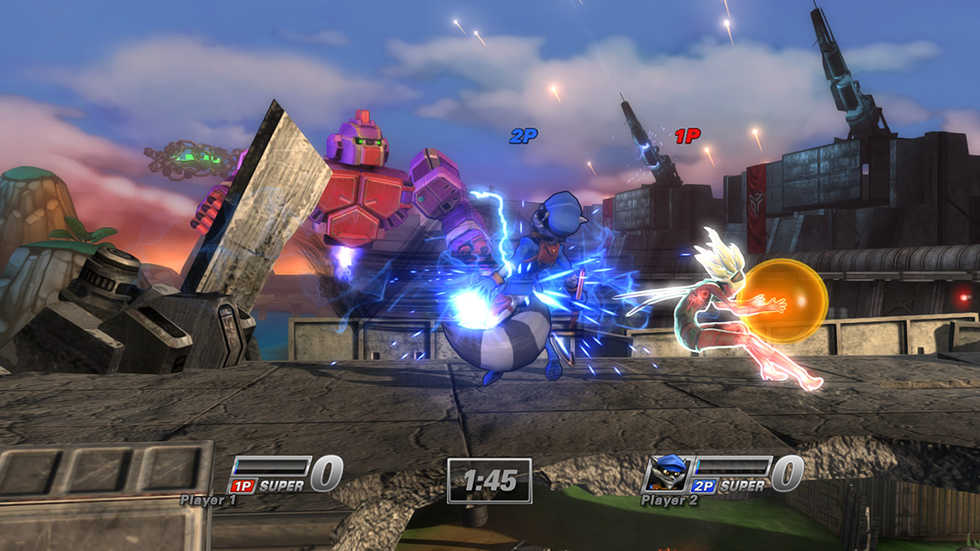
Task: Select Player 2's Sly Cooper portrait
Action: pyautogui.click(x=665, y=473)
